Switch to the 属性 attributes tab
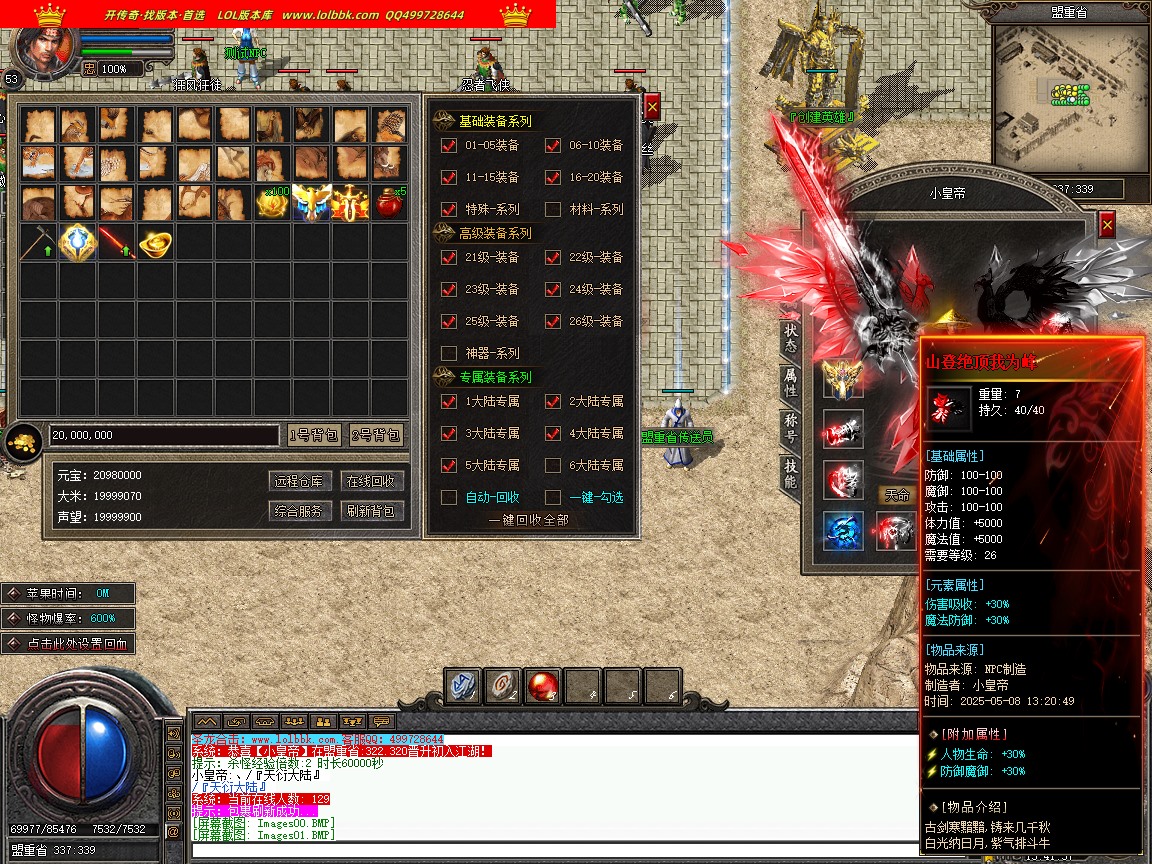This screenshot has width=1152, height=864. pyautogui.click(x=790, y=383)
